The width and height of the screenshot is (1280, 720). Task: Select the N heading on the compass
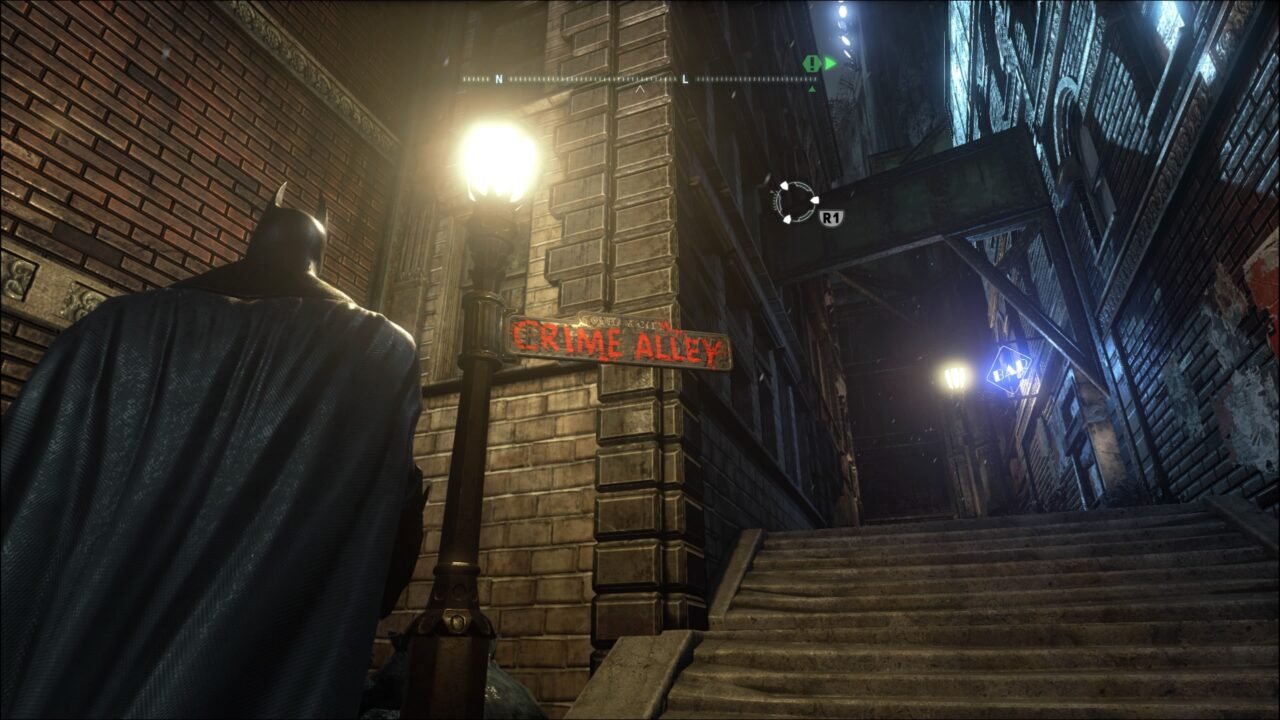(498, 80)
